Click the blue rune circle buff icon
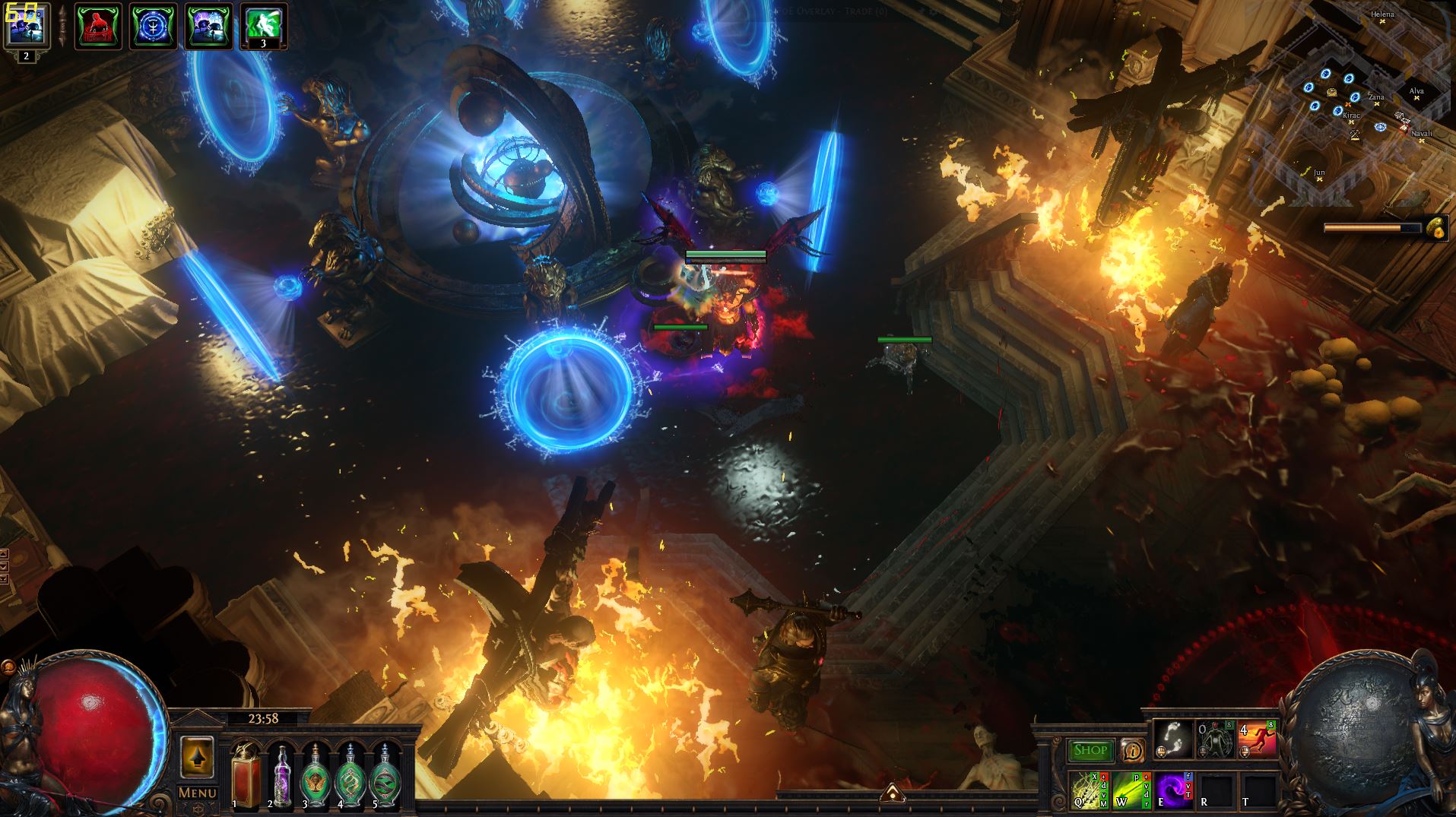This screenshot has height=817, width=1456. pos(154,26)
